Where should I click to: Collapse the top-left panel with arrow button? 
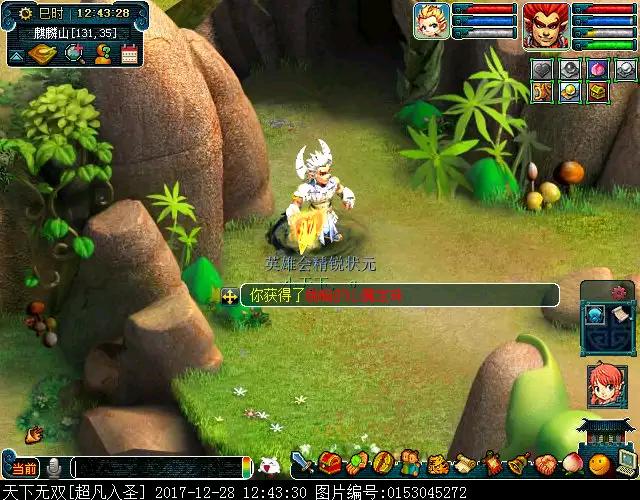click(x=15, y=56)
